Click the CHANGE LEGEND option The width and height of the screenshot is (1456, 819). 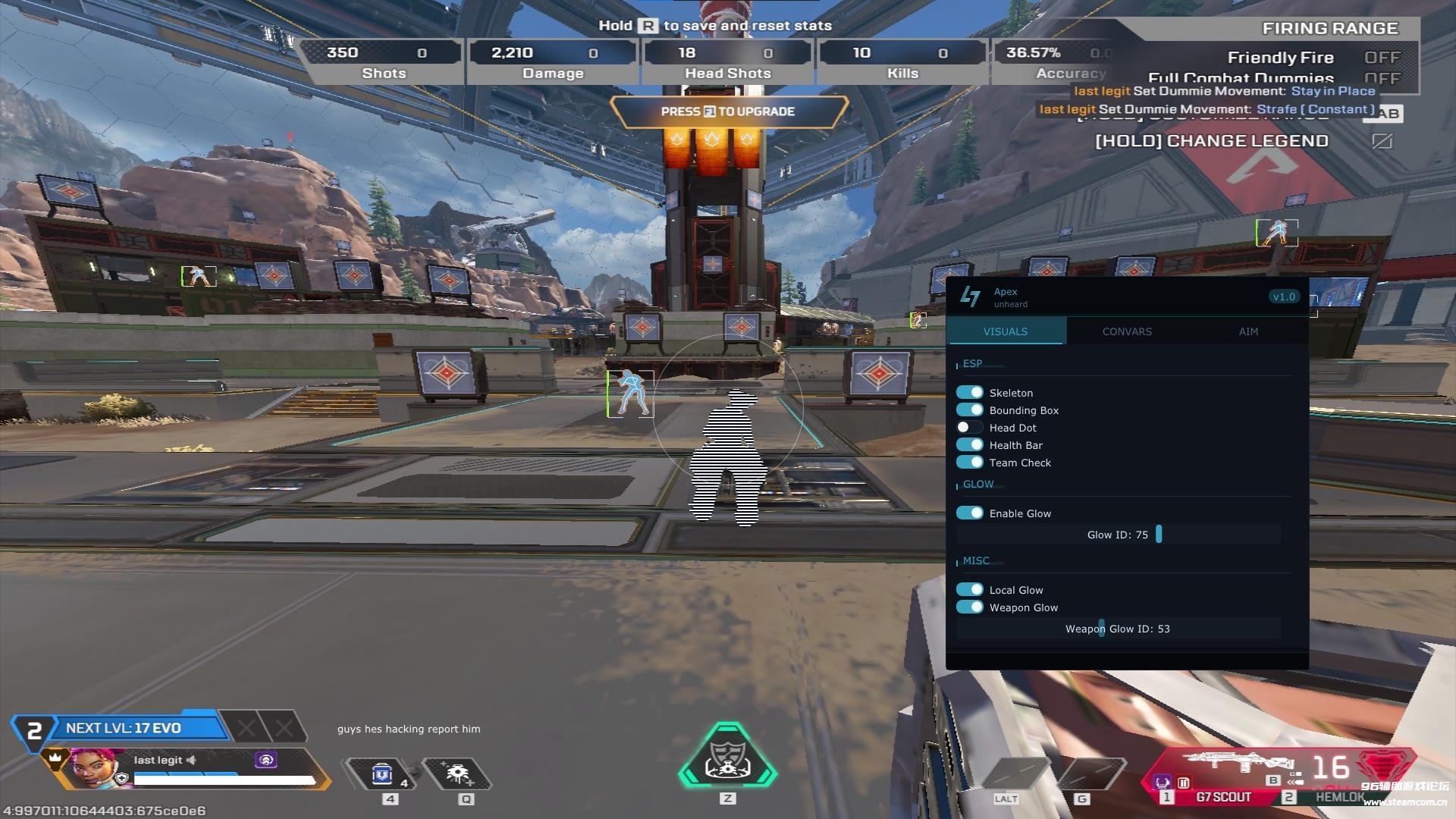tap(1212, 140)
